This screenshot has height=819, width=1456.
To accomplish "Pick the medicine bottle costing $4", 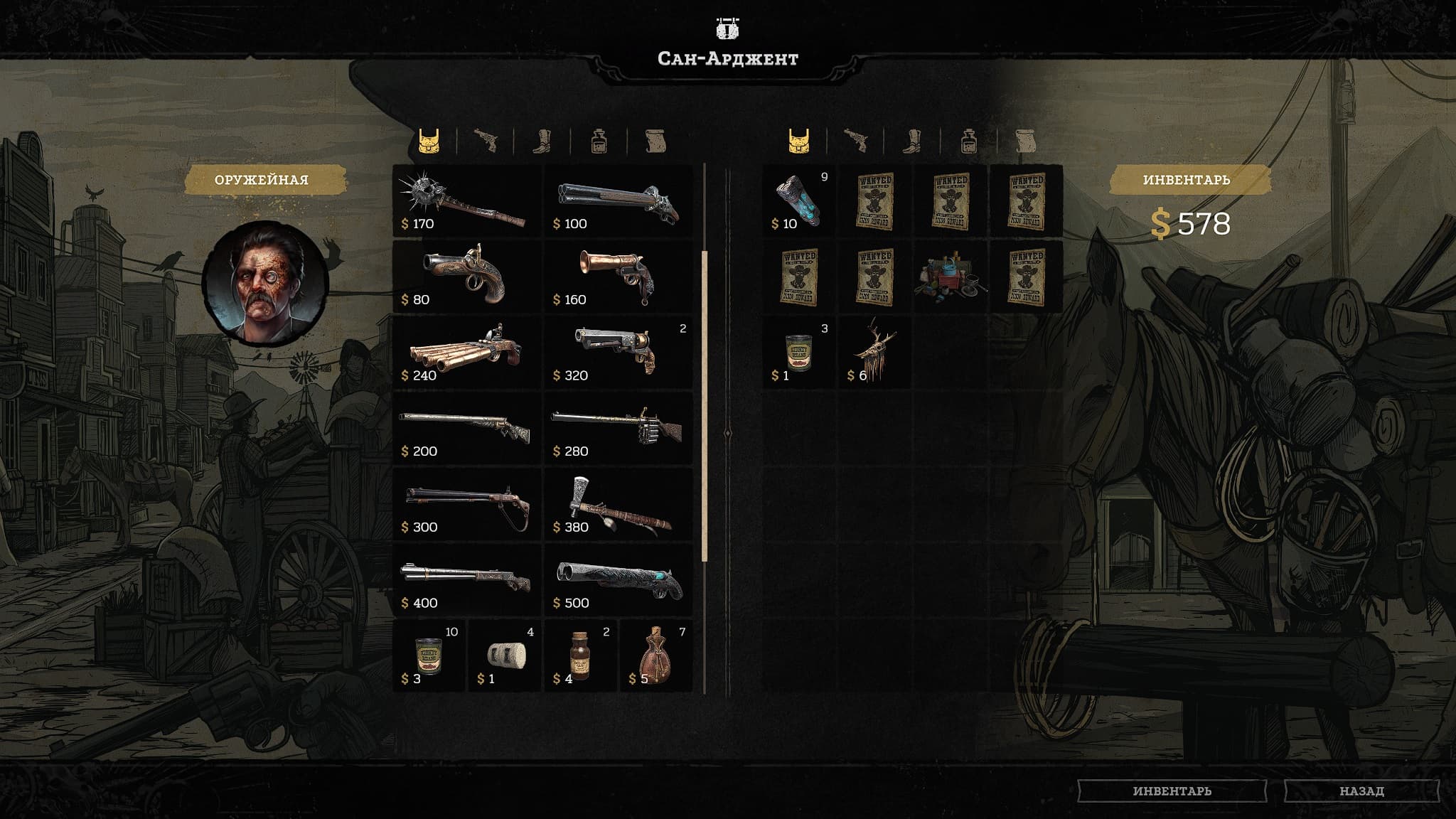I will [x=581, y=656].
